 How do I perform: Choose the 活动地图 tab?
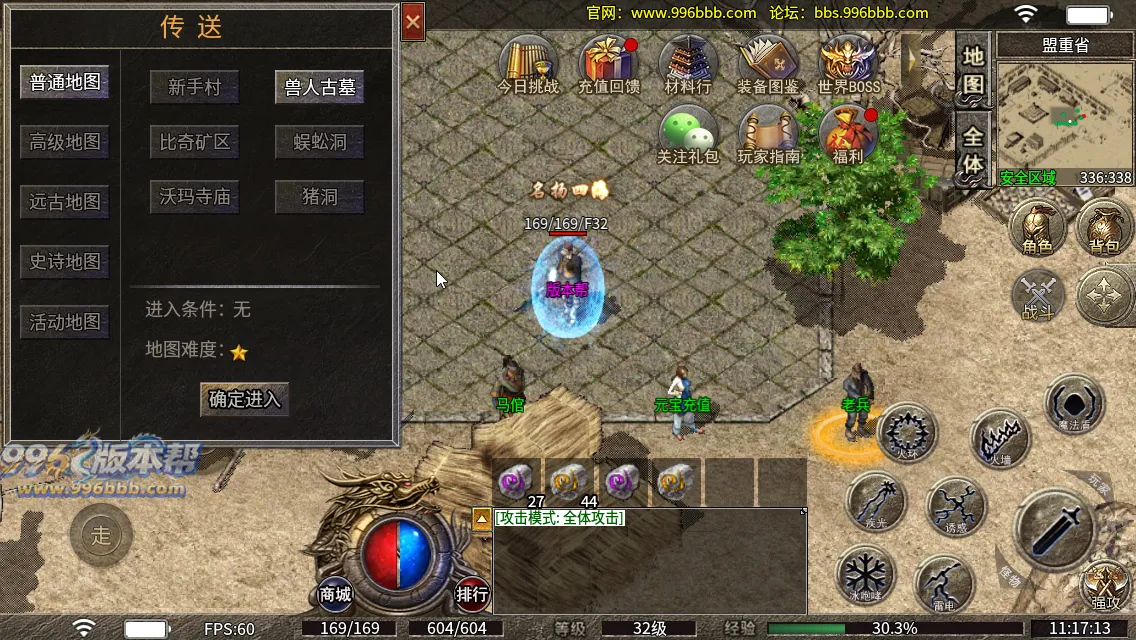click(x=65, y=322)
